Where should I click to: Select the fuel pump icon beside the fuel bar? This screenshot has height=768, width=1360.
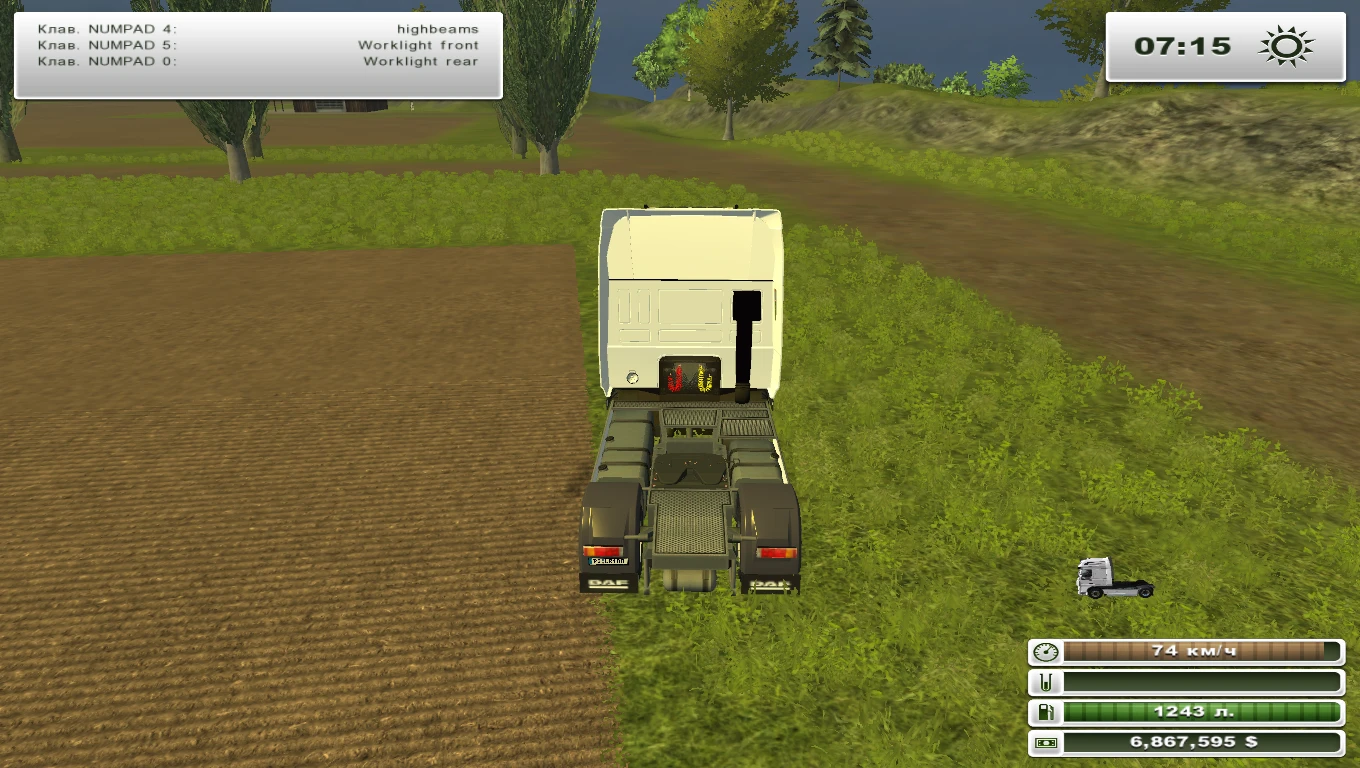click(x=1047, y=712)
